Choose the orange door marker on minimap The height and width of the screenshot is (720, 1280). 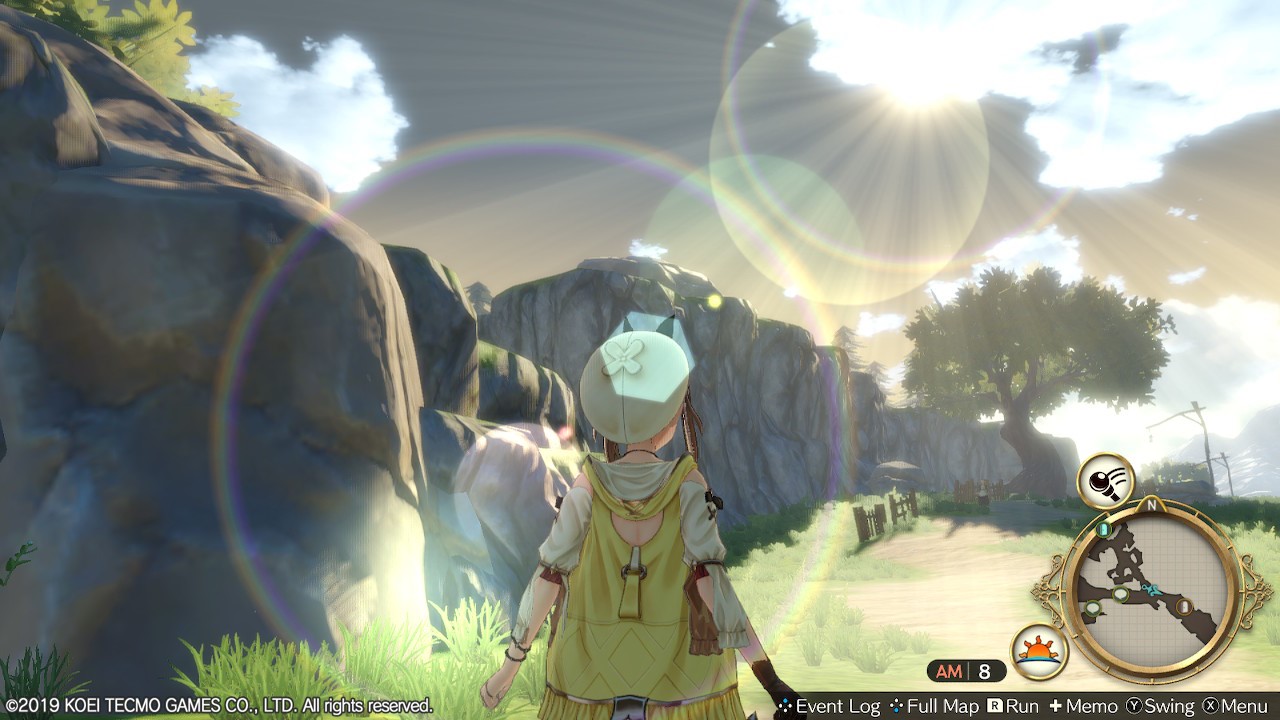pos(1185,605)
